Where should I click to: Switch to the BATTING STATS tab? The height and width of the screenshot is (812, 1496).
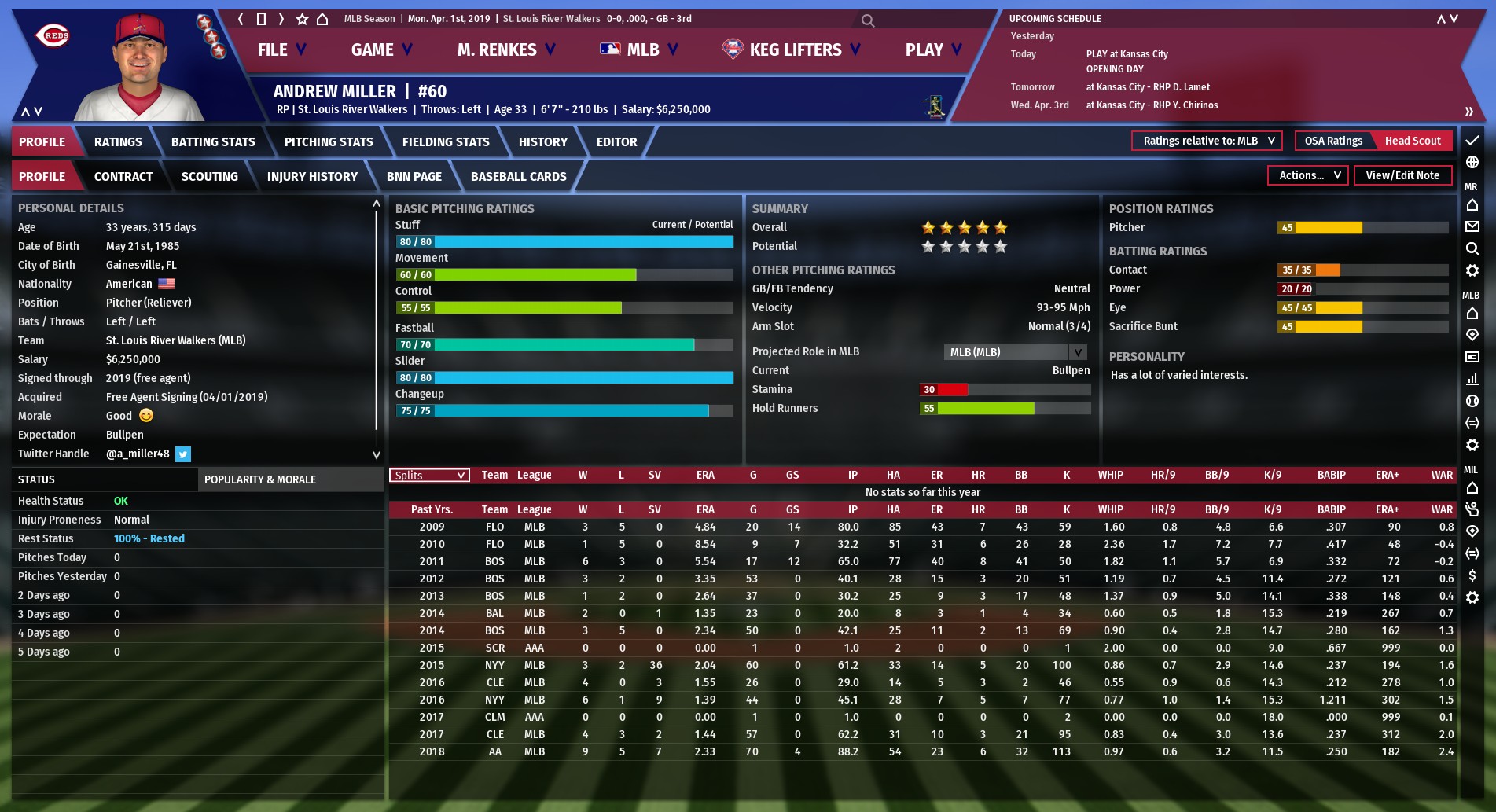[x=213, y=142]
